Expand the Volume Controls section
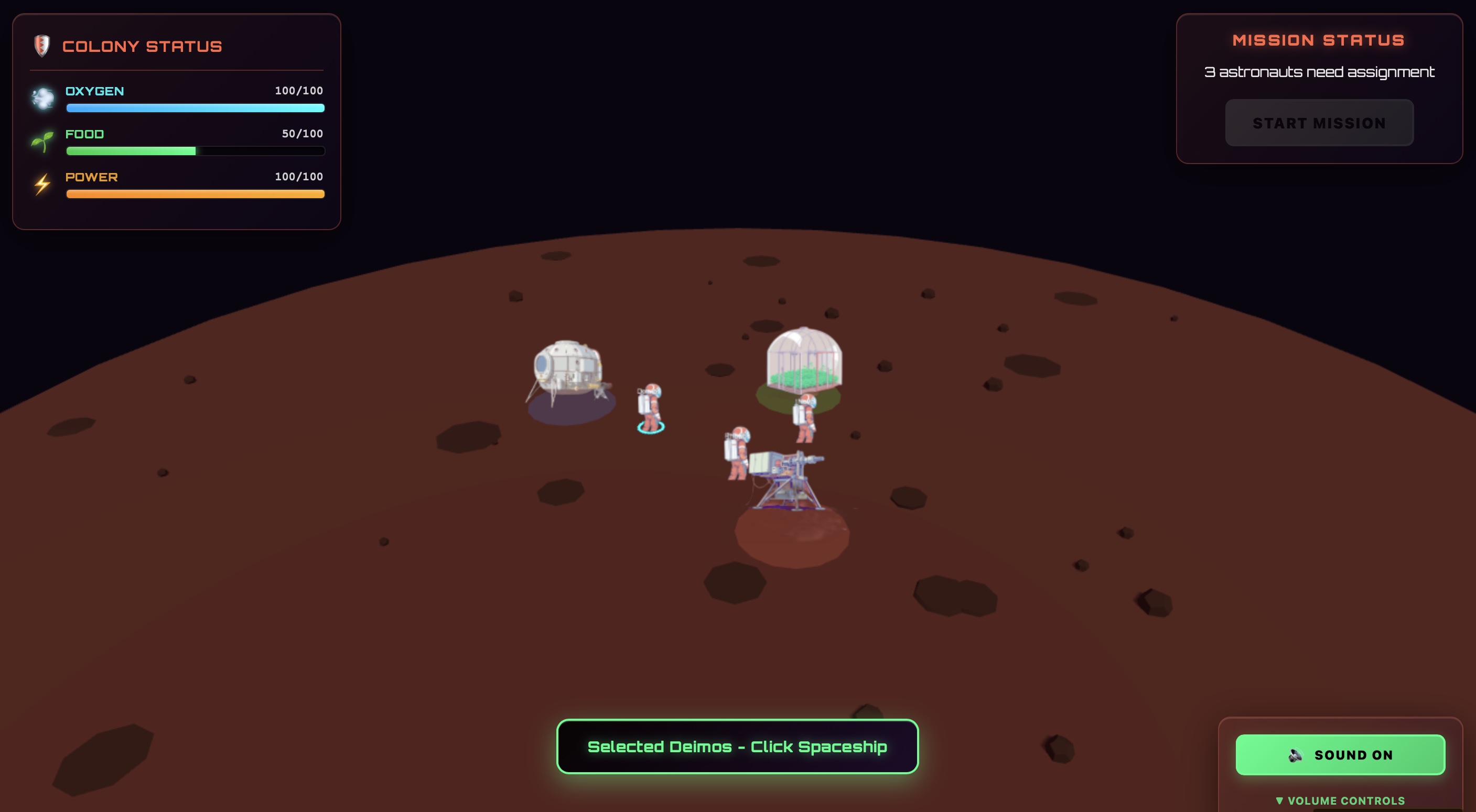The image size is (1476, 812). 1340,800
